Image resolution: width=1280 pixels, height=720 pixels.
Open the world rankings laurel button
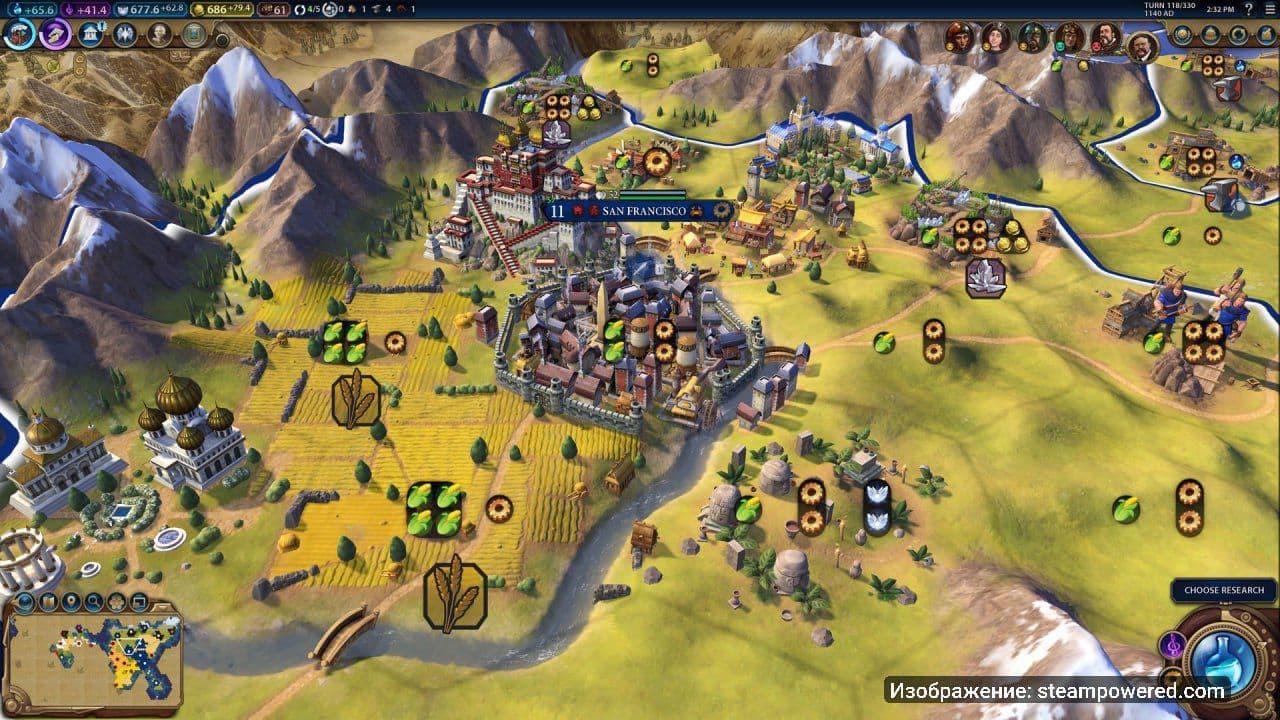pos(1182,35)
